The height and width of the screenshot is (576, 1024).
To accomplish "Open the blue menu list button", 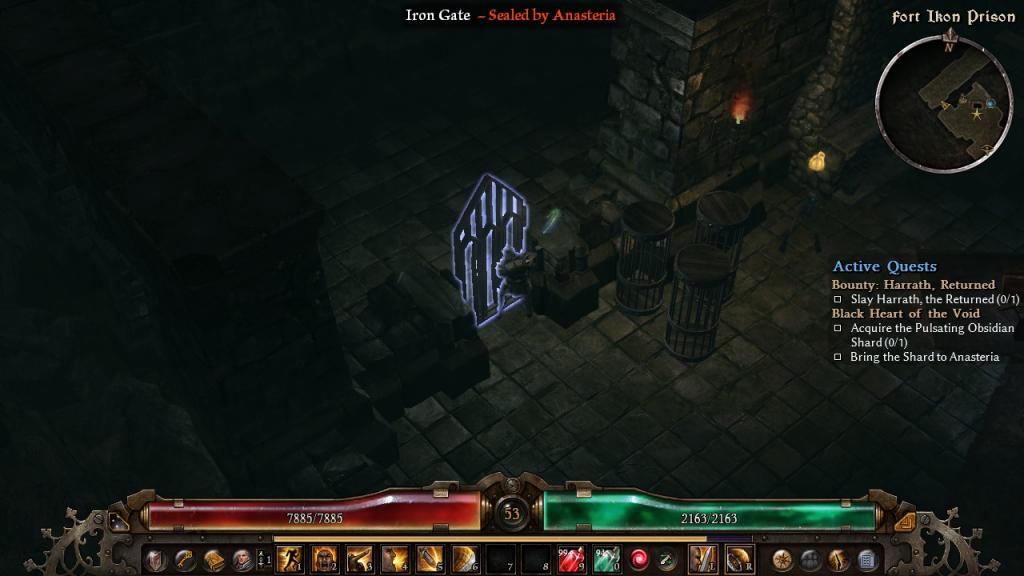I will pyautogui.click(x=866, y=560).
